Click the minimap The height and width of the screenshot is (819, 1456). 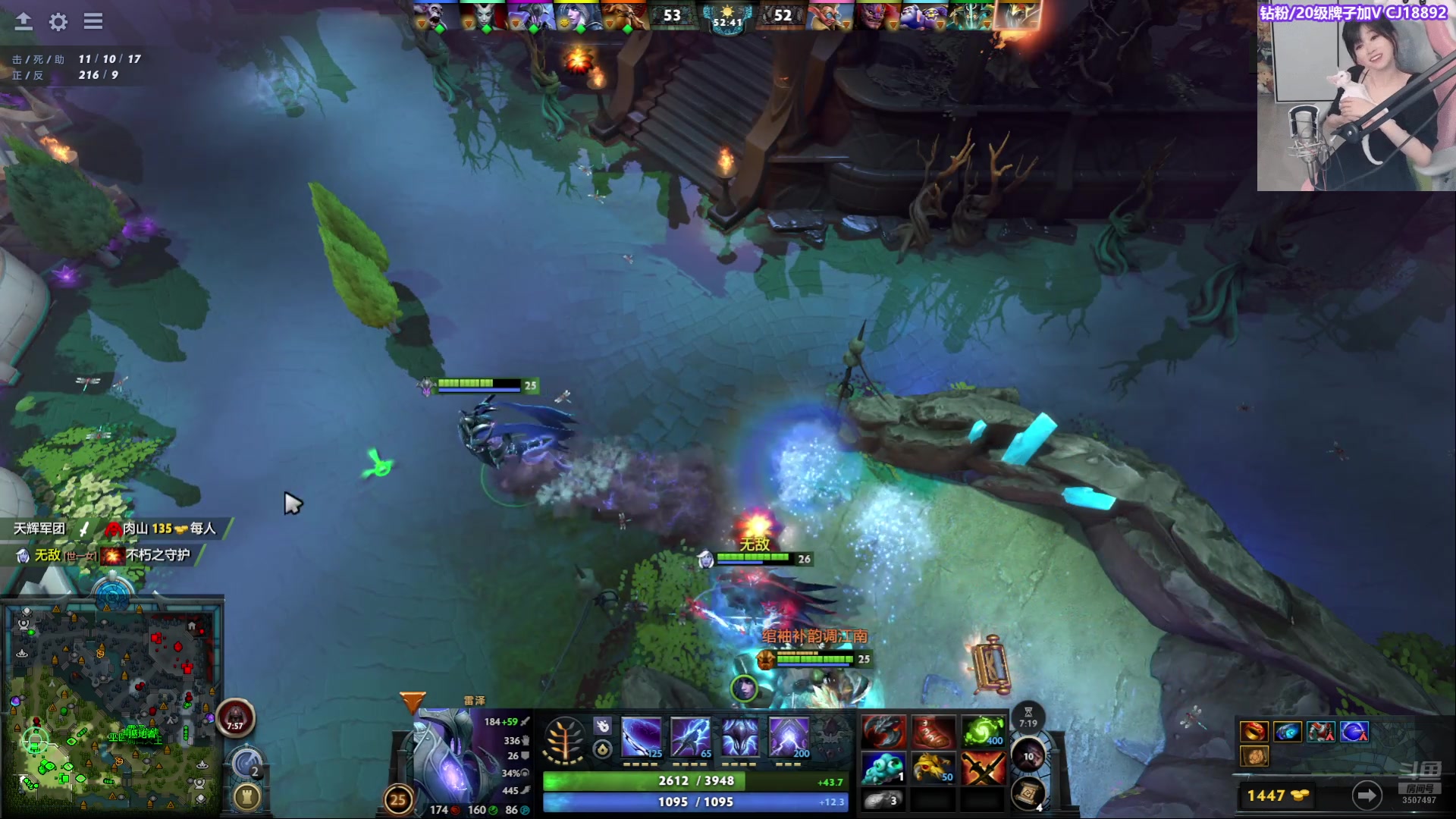pyautogui.click(x=114, y=705)
